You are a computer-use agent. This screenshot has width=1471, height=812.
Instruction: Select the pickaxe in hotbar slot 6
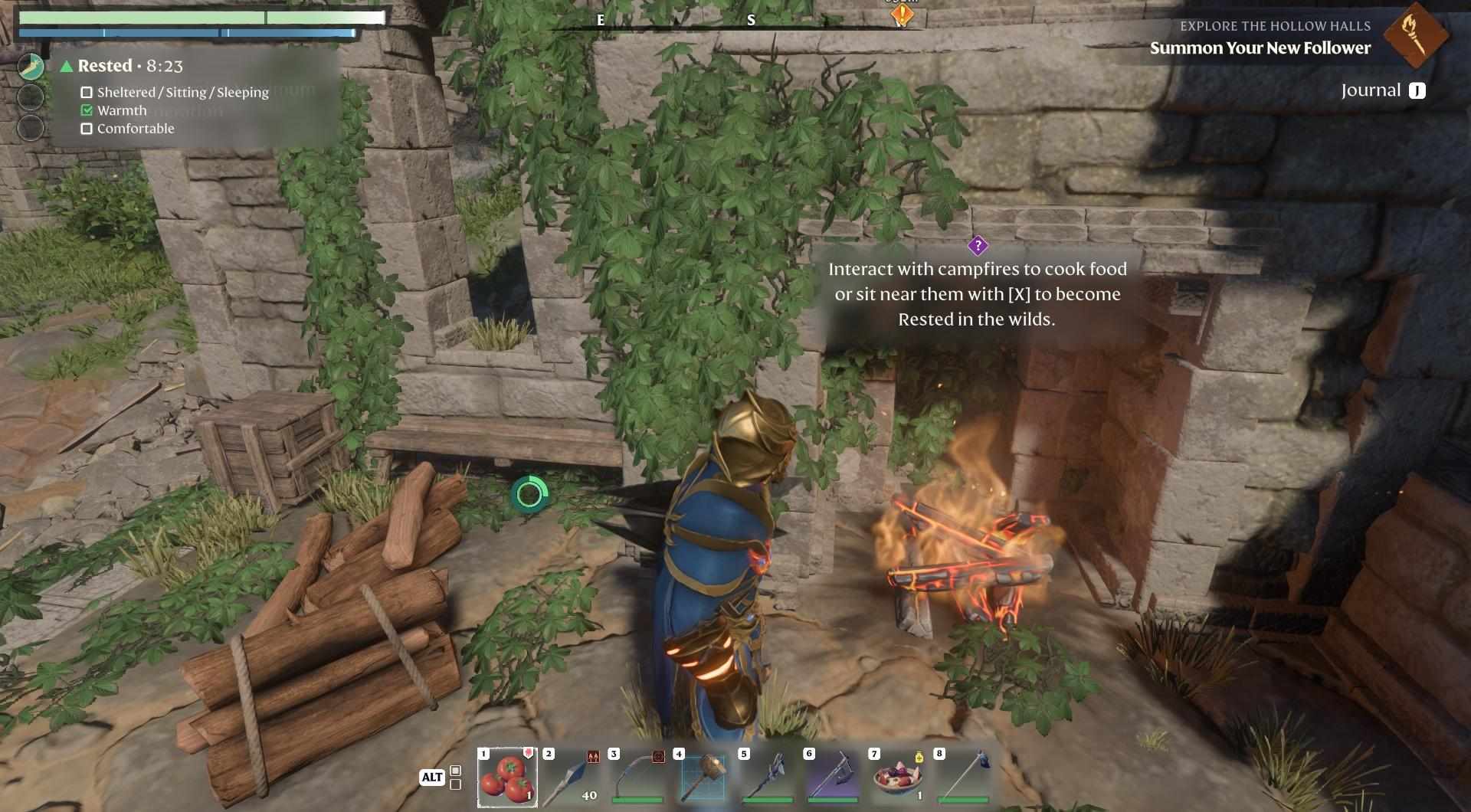coord(833,777)
